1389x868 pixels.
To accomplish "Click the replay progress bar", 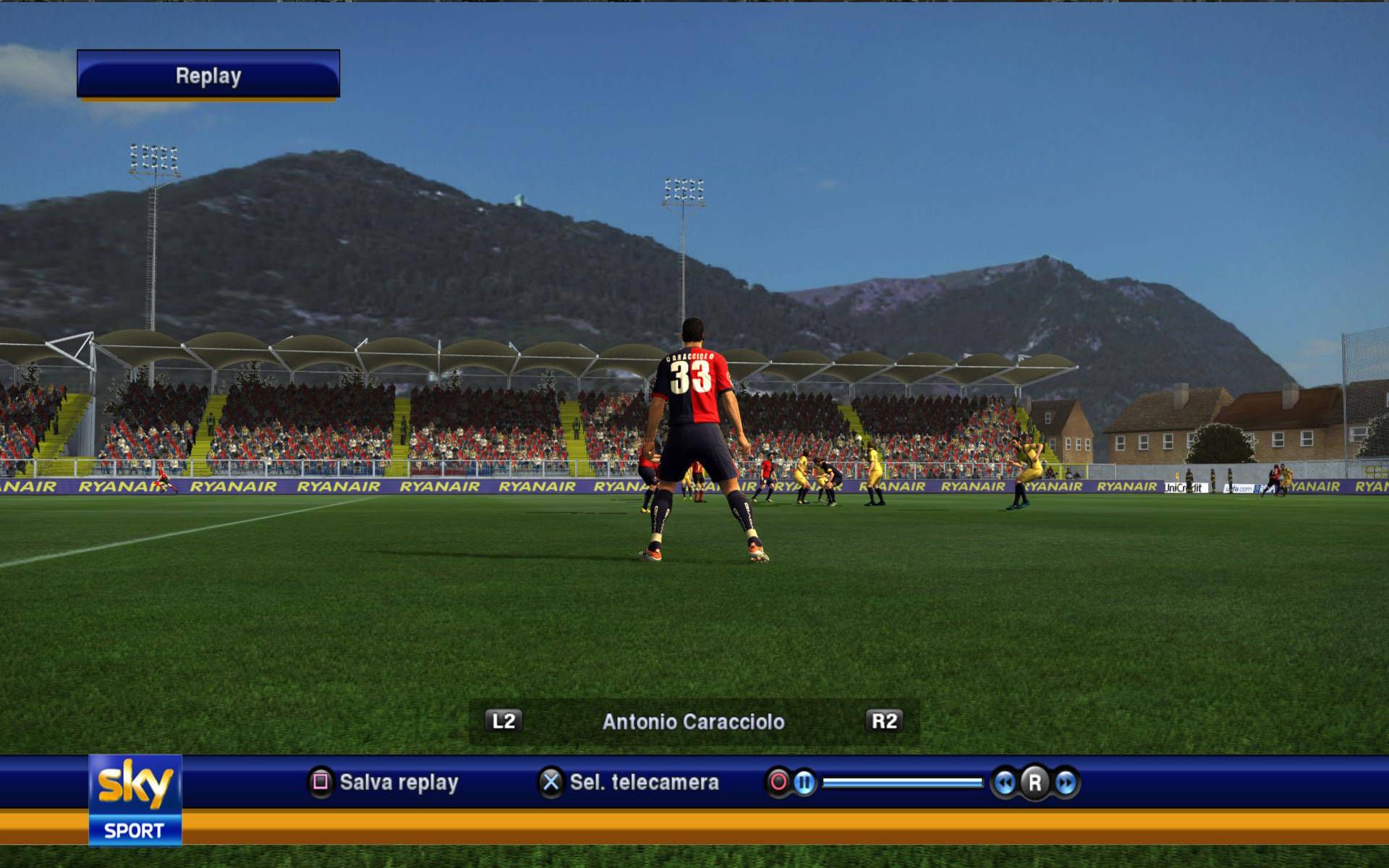I will tap(902, 782).
